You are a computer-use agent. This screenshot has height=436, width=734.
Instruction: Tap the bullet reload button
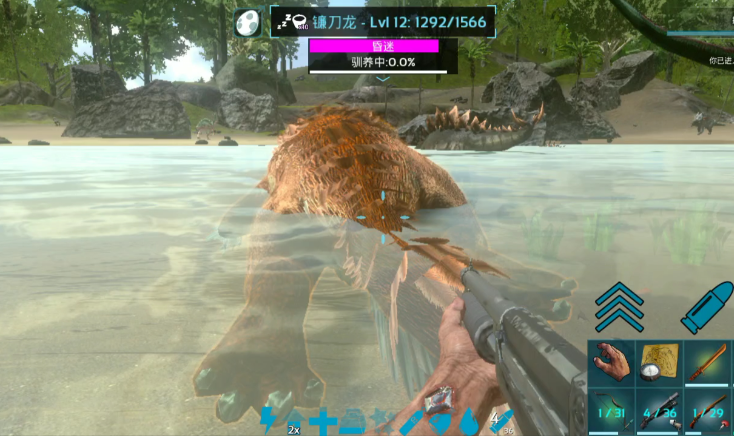click(707, 306)
